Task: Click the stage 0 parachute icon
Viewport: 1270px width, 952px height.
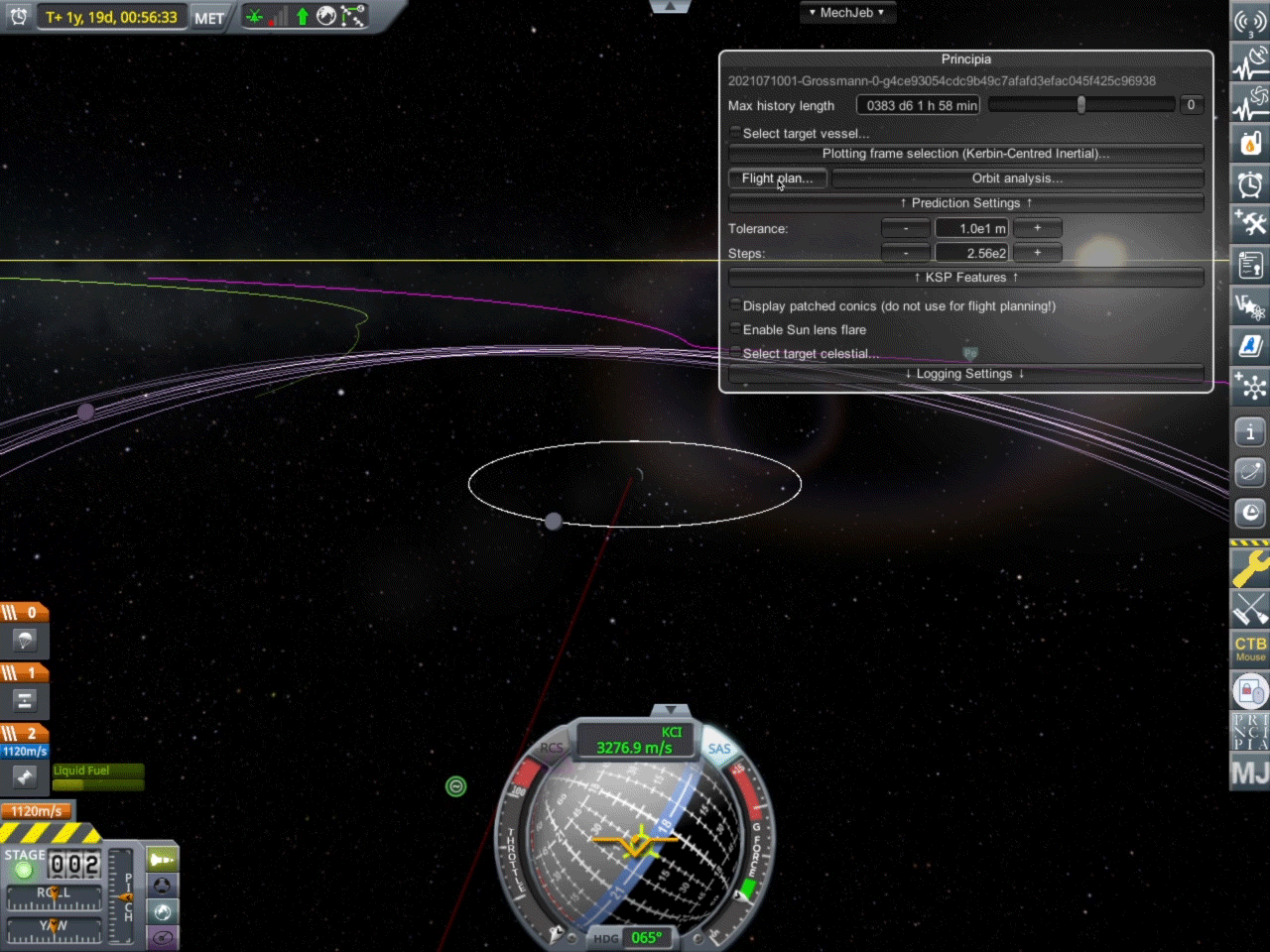Action: pyautogui.click(x=25, y=640)
